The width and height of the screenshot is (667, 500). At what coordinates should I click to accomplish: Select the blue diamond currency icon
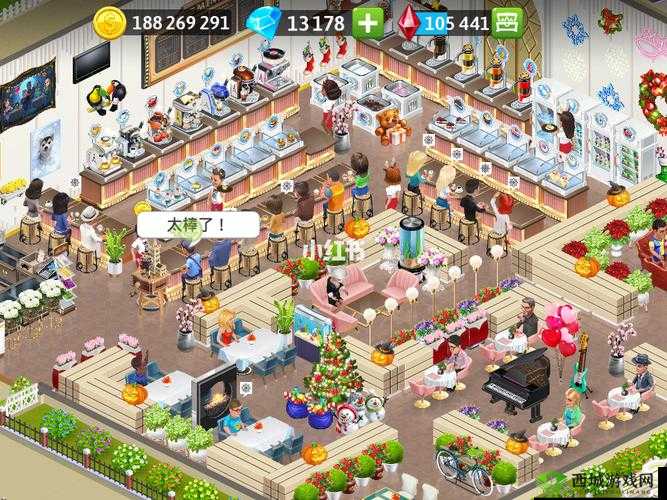coord(264,22)
